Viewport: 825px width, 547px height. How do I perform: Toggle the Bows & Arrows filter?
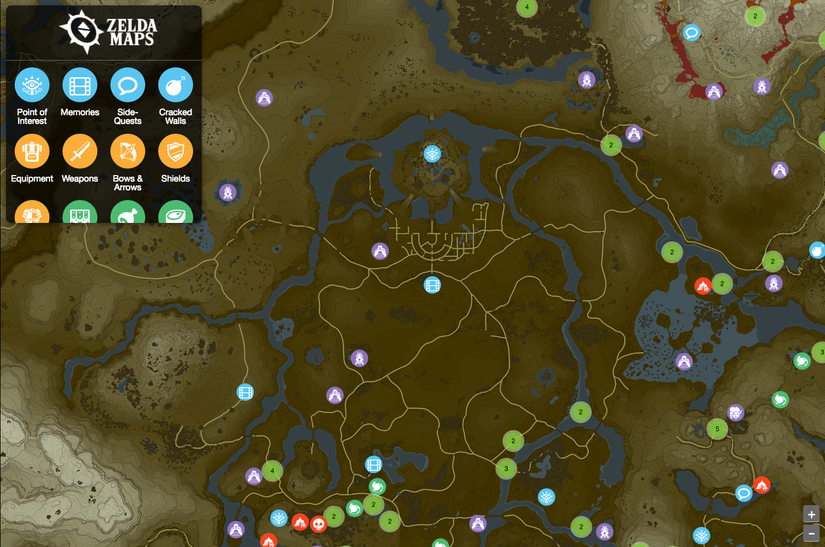click(127, 152)
